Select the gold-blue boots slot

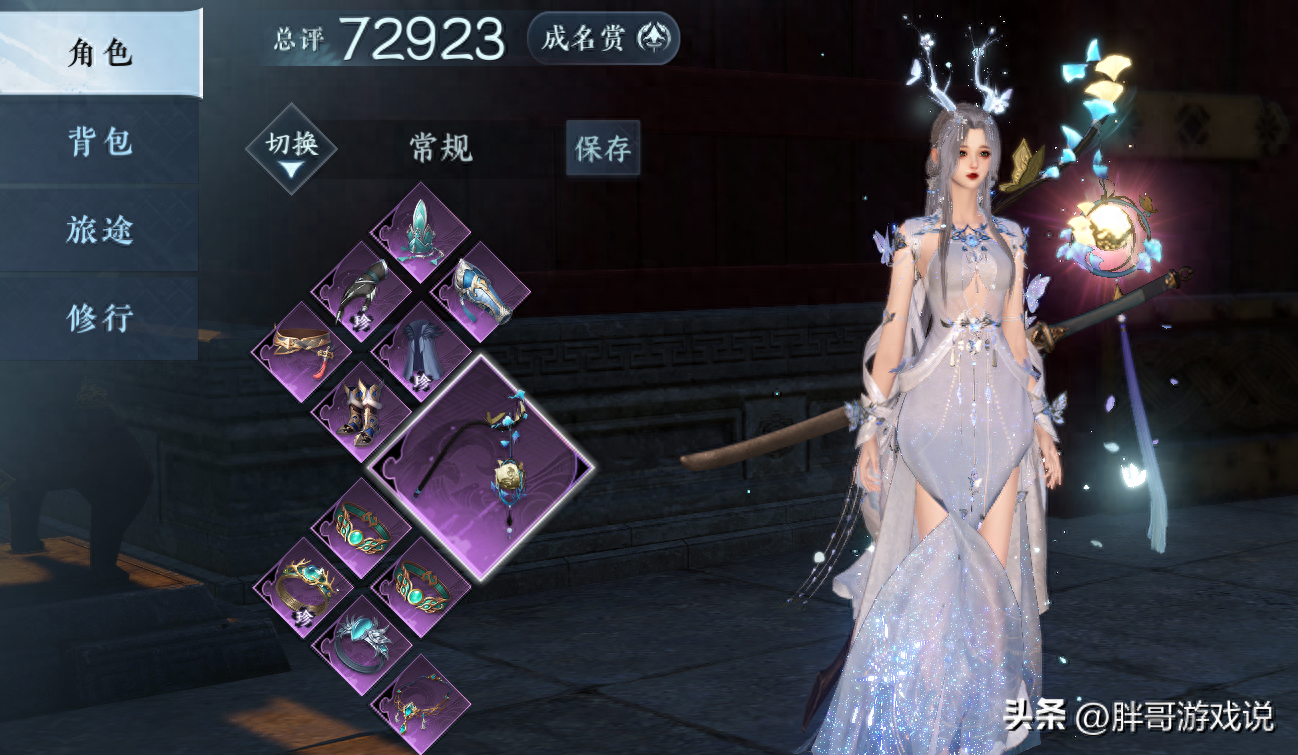pos(361,411)
